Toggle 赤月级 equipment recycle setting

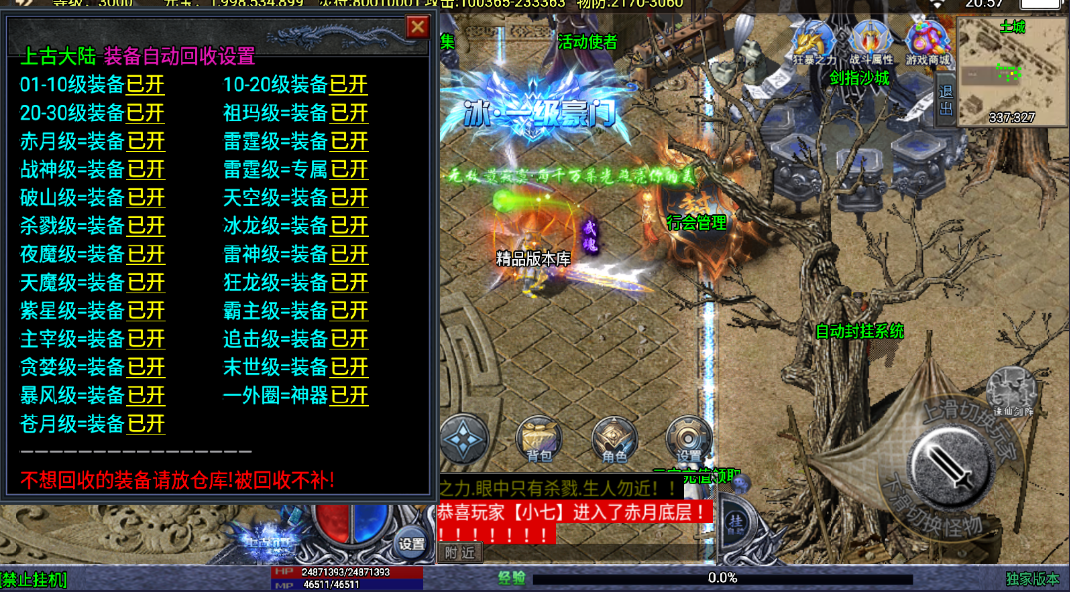pyautogui.click(x=146, y=141)
